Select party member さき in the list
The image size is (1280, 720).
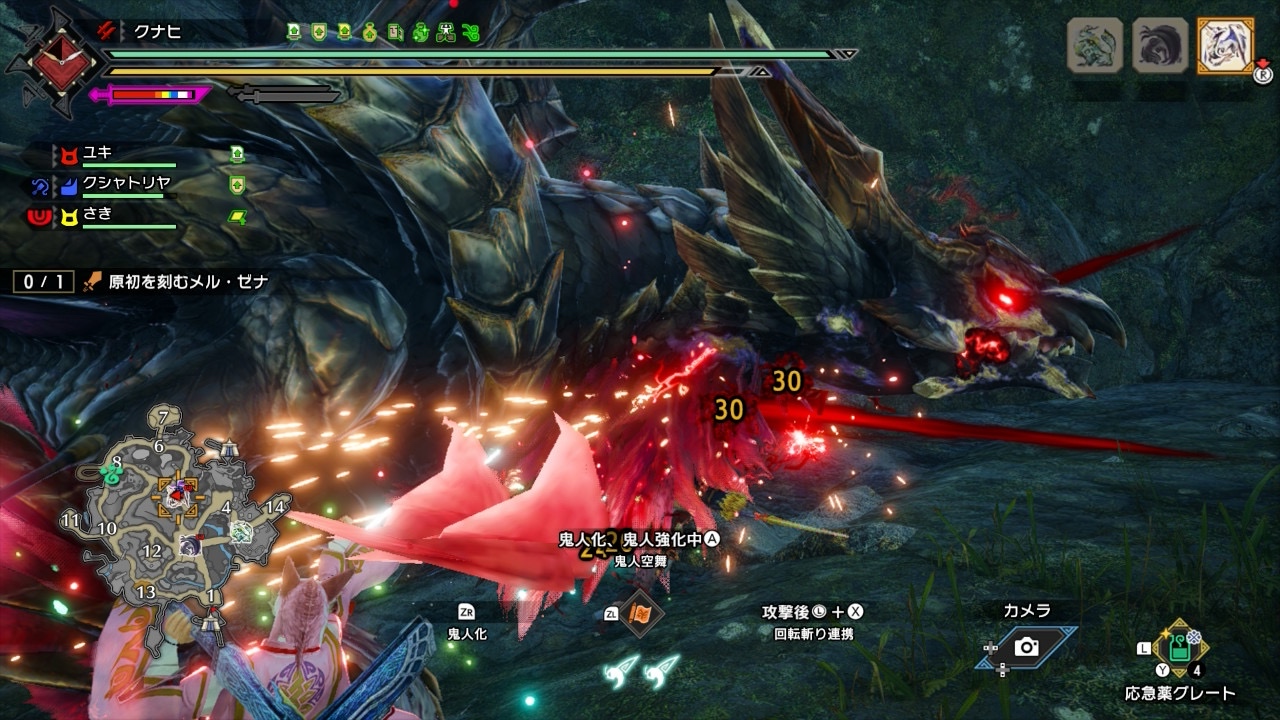[x=98, y=213]
